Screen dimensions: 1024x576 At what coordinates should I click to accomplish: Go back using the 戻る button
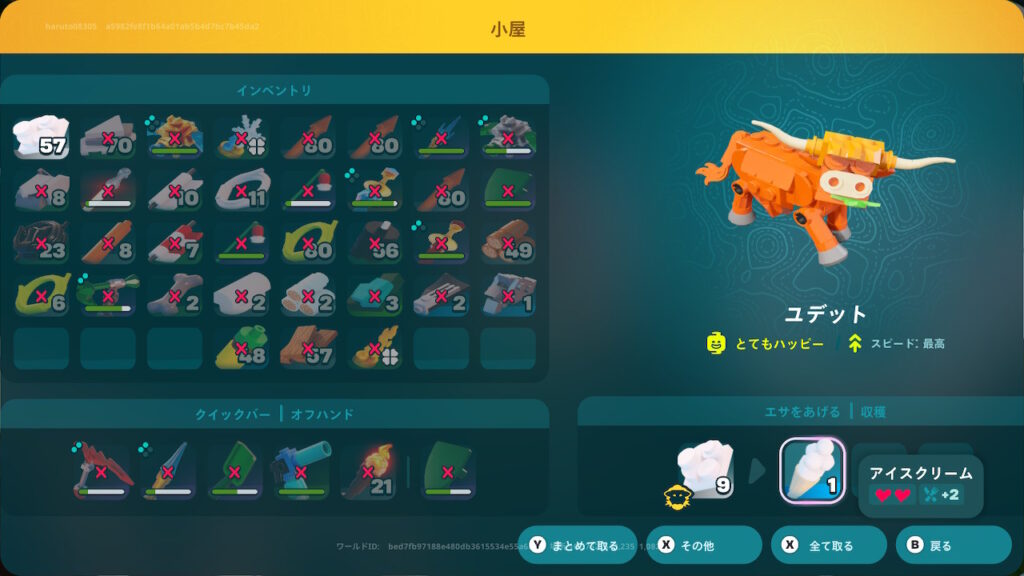(953, 545)
